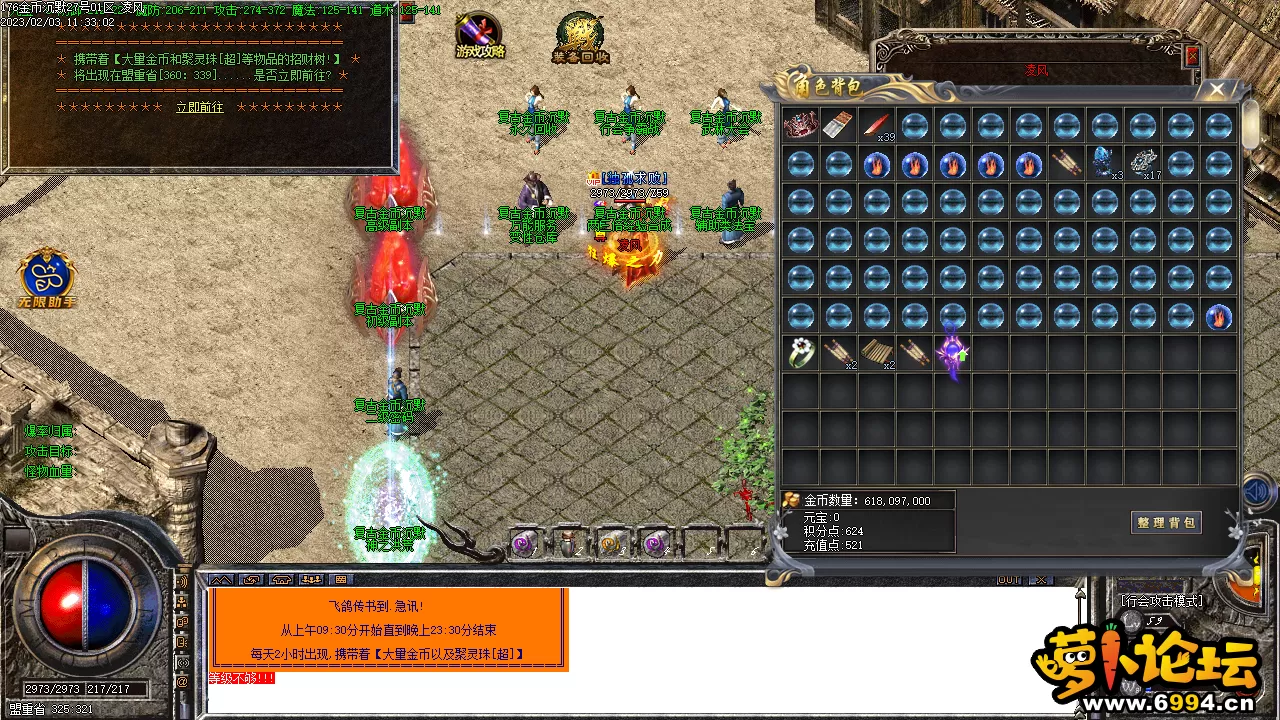Viewport: 1280px width, 720px height.
Task: Select the blue crystal armor x3 stack
Action: click(x=1104, y=163)
